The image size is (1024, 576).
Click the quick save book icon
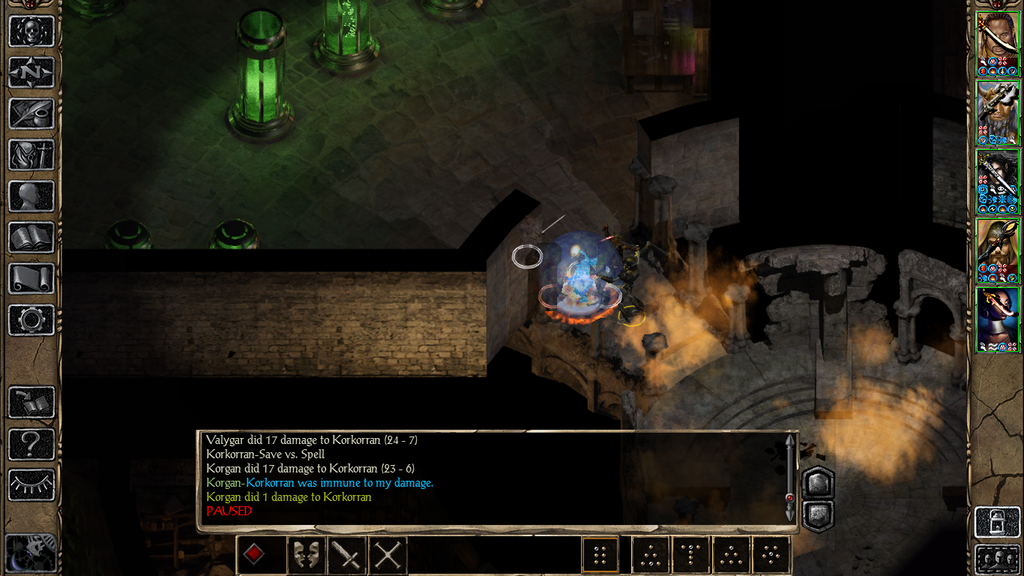tap(31, 403)
